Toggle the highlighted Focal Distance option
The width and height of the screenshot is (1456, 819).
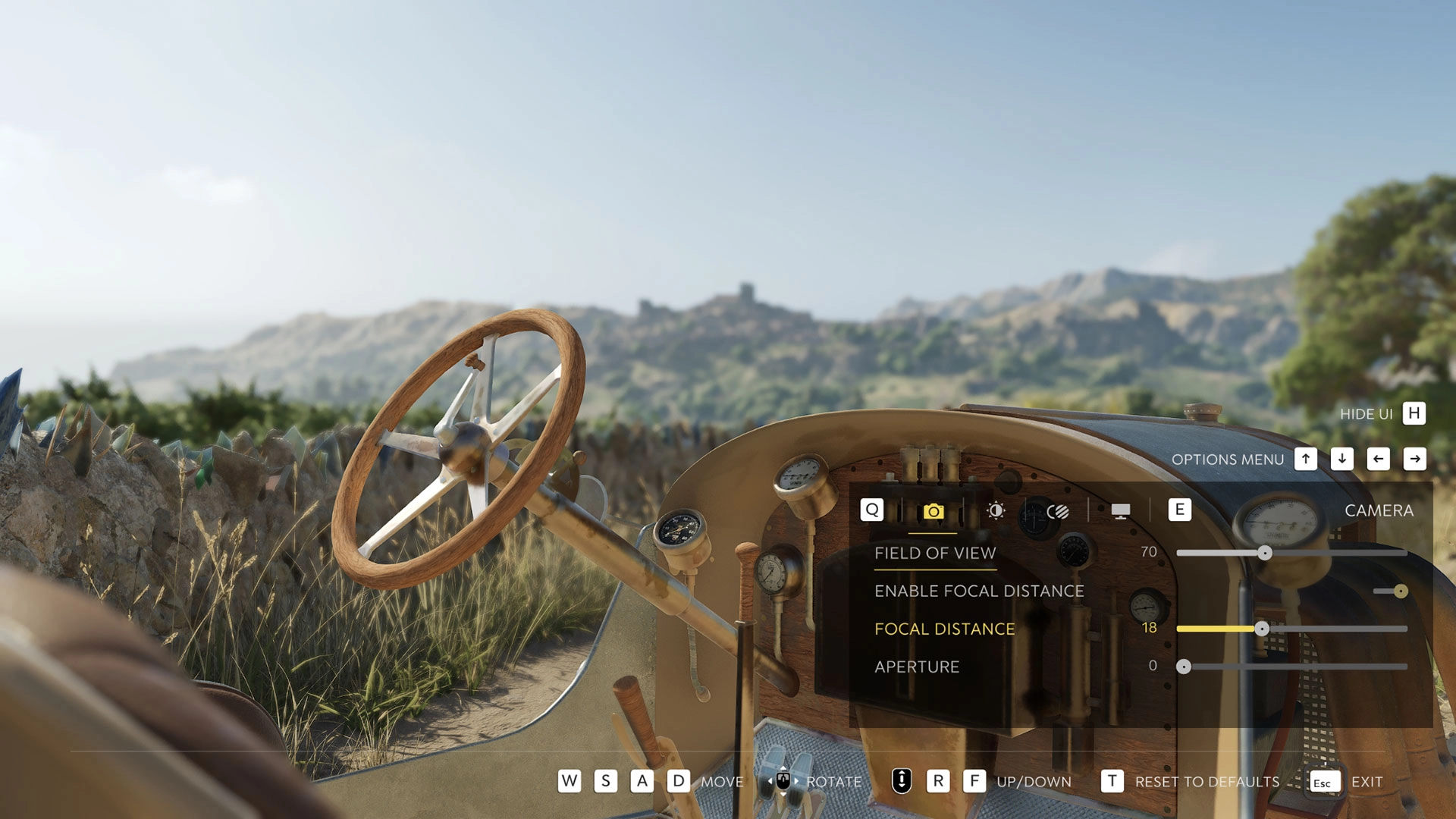click(944, 629)
